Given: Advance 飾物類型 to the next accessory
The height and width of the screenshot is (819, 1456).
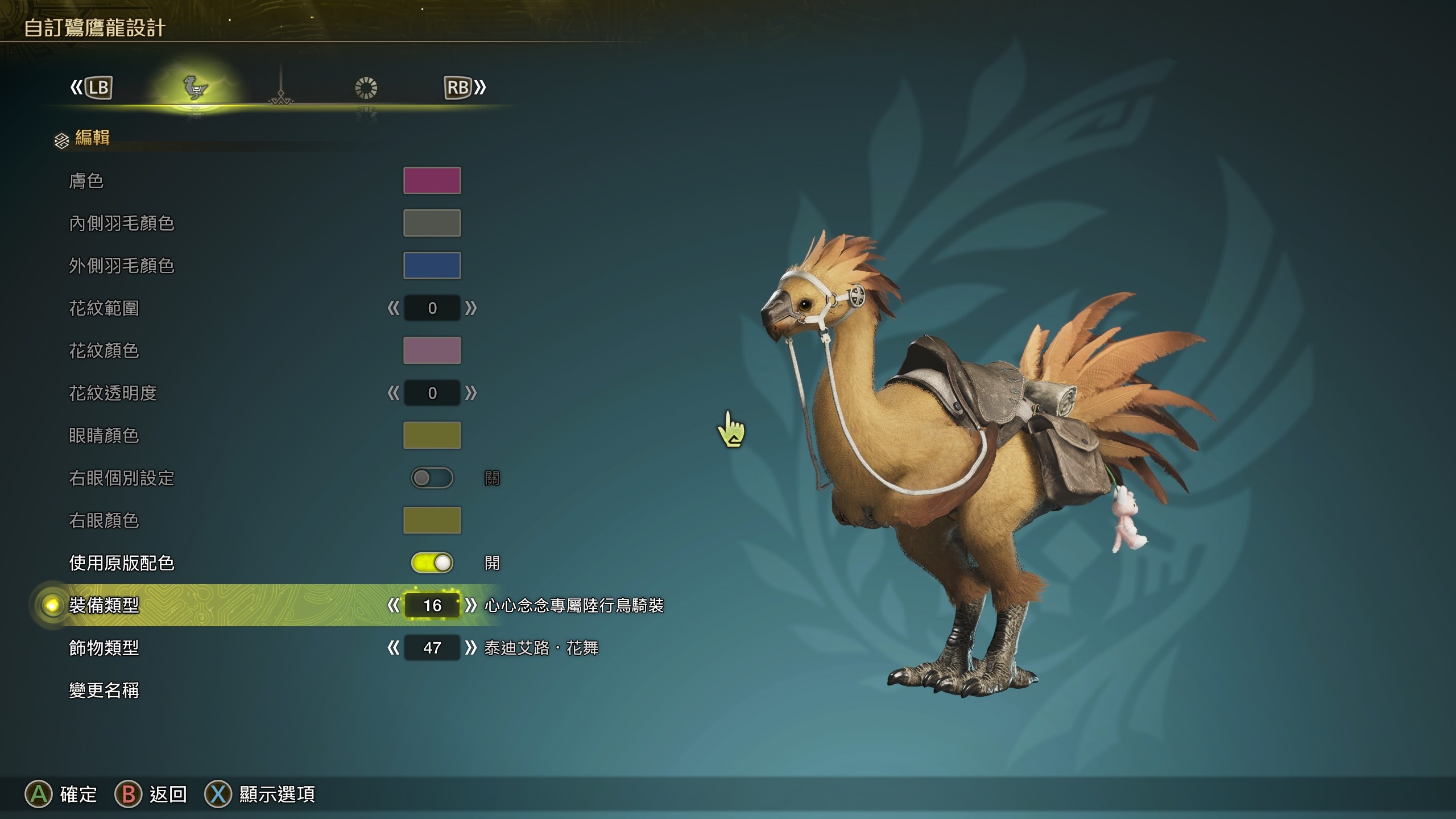Looking at the screenshot, I should [x=470, y=648].
